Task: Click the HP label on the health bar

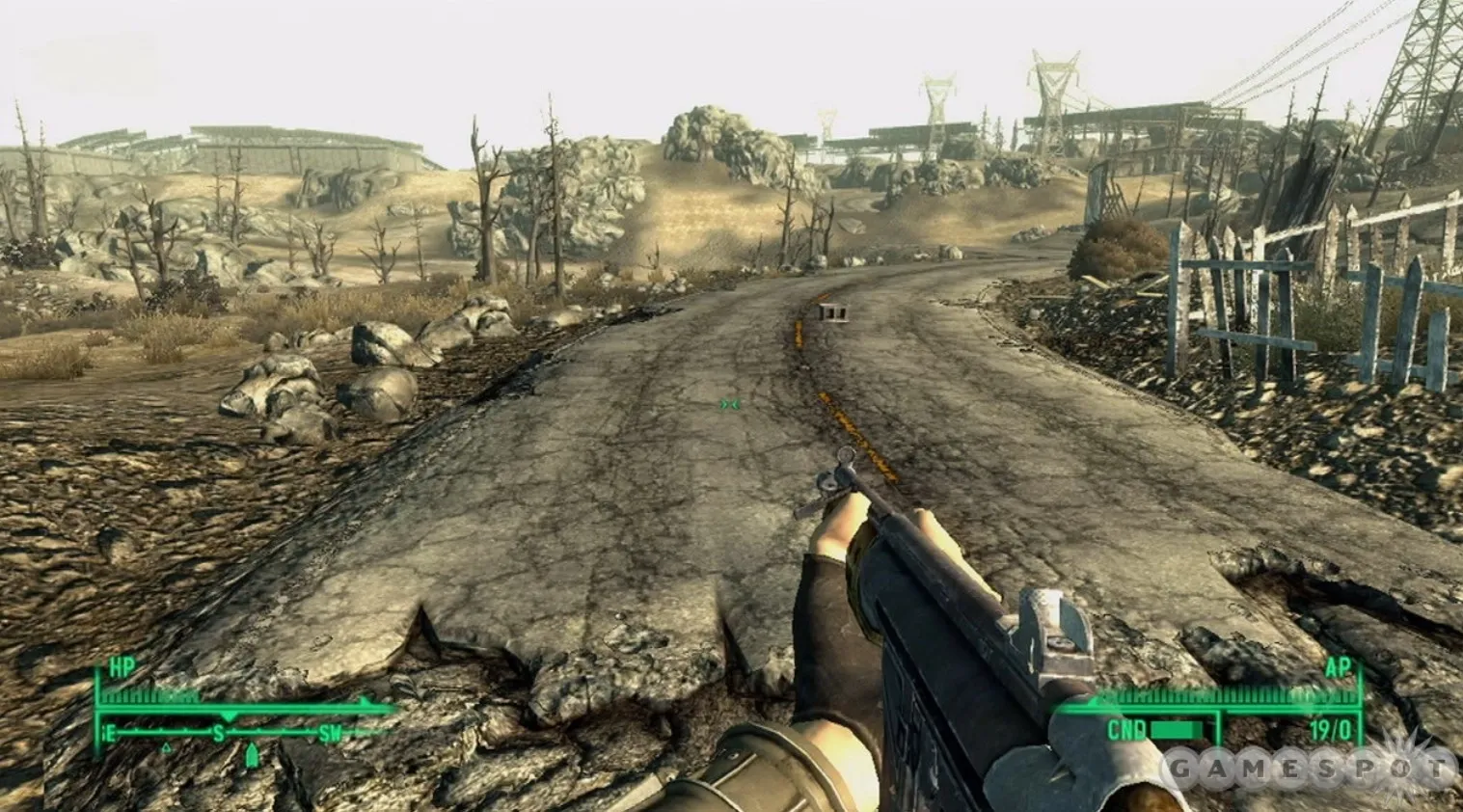Action: pos(121,668)
